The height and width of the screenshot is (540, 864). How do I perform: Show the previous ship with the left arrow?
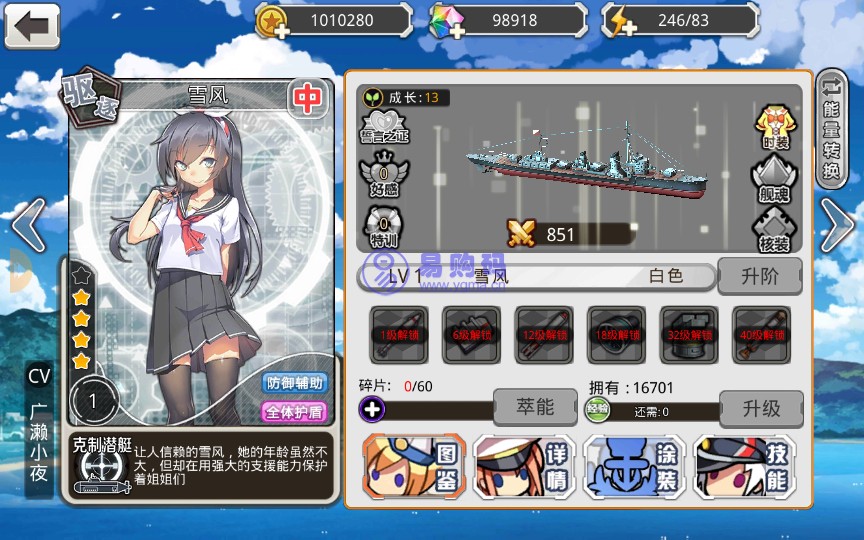[28, 224]
